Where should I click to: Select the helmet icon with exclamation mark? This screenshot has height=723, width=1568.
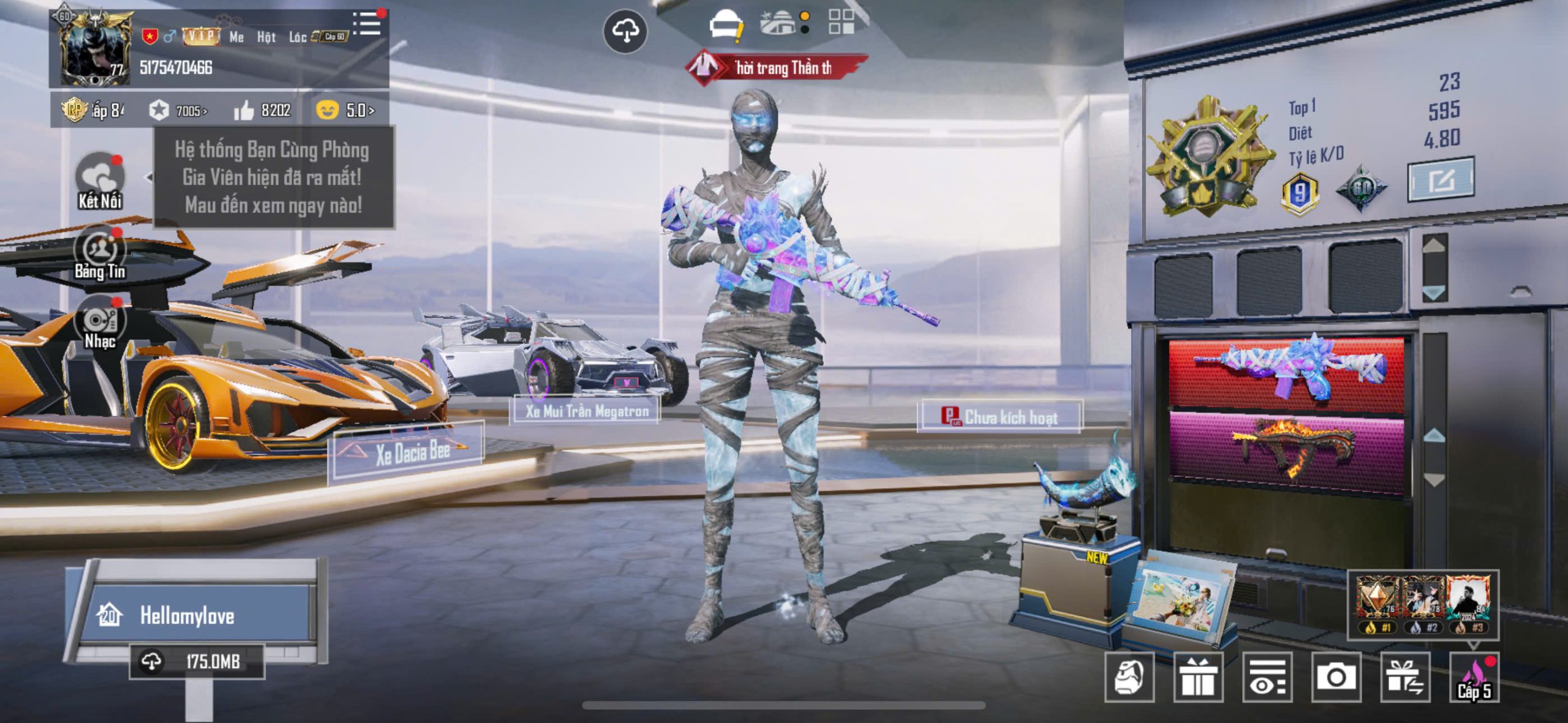(x=726, y=26)
